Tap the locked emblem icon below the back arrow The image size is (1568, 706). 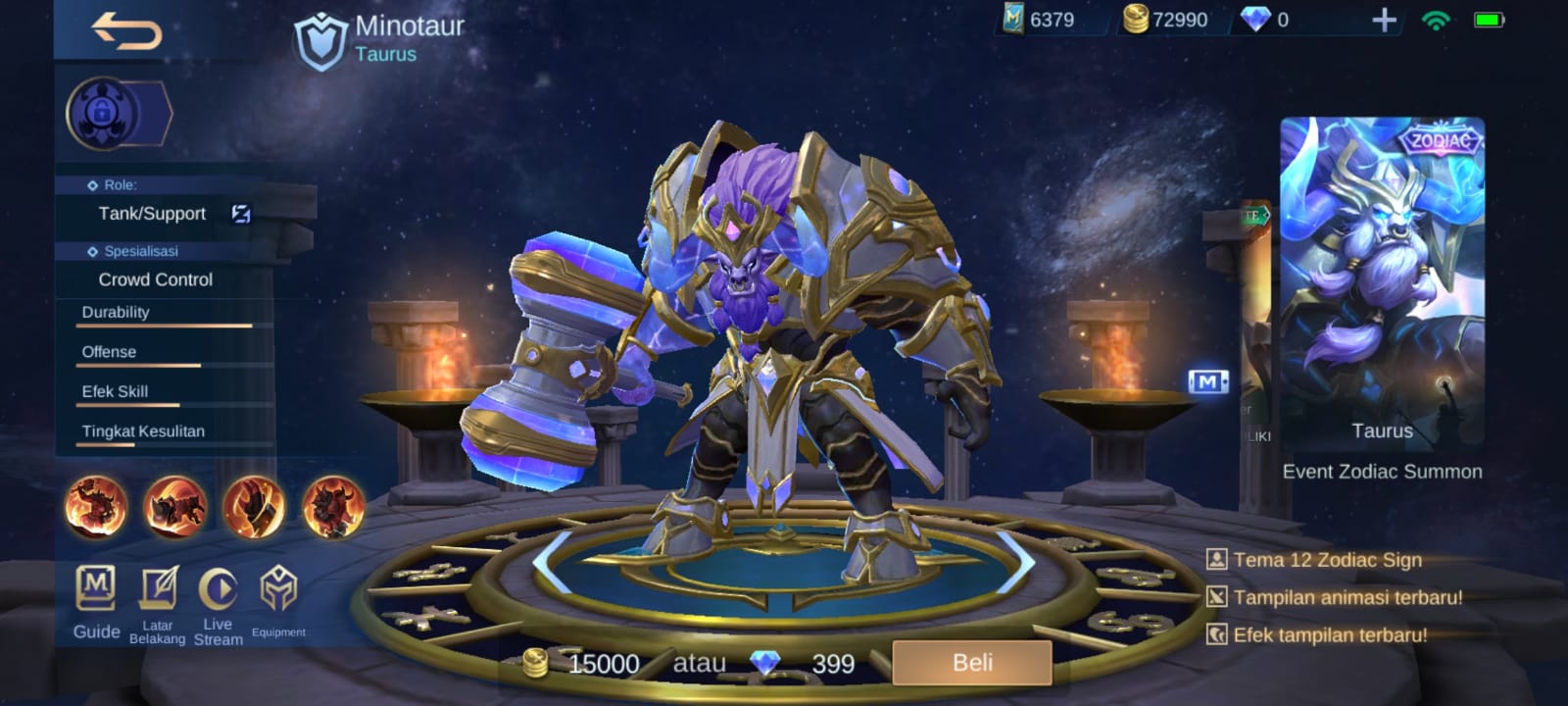point(102,113)
